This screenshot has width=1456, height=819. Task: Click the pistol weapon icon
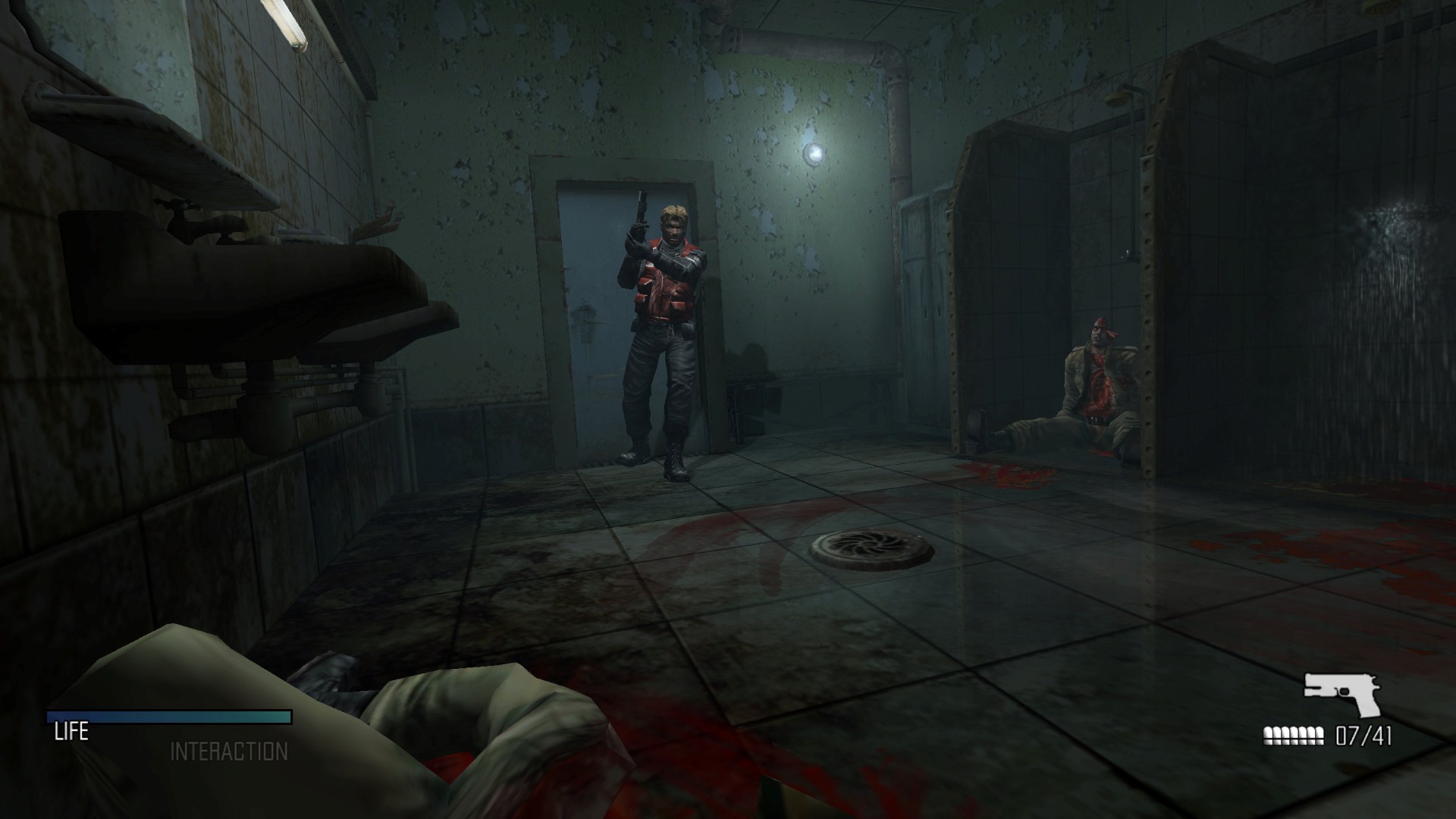(x=1341, y=694)
